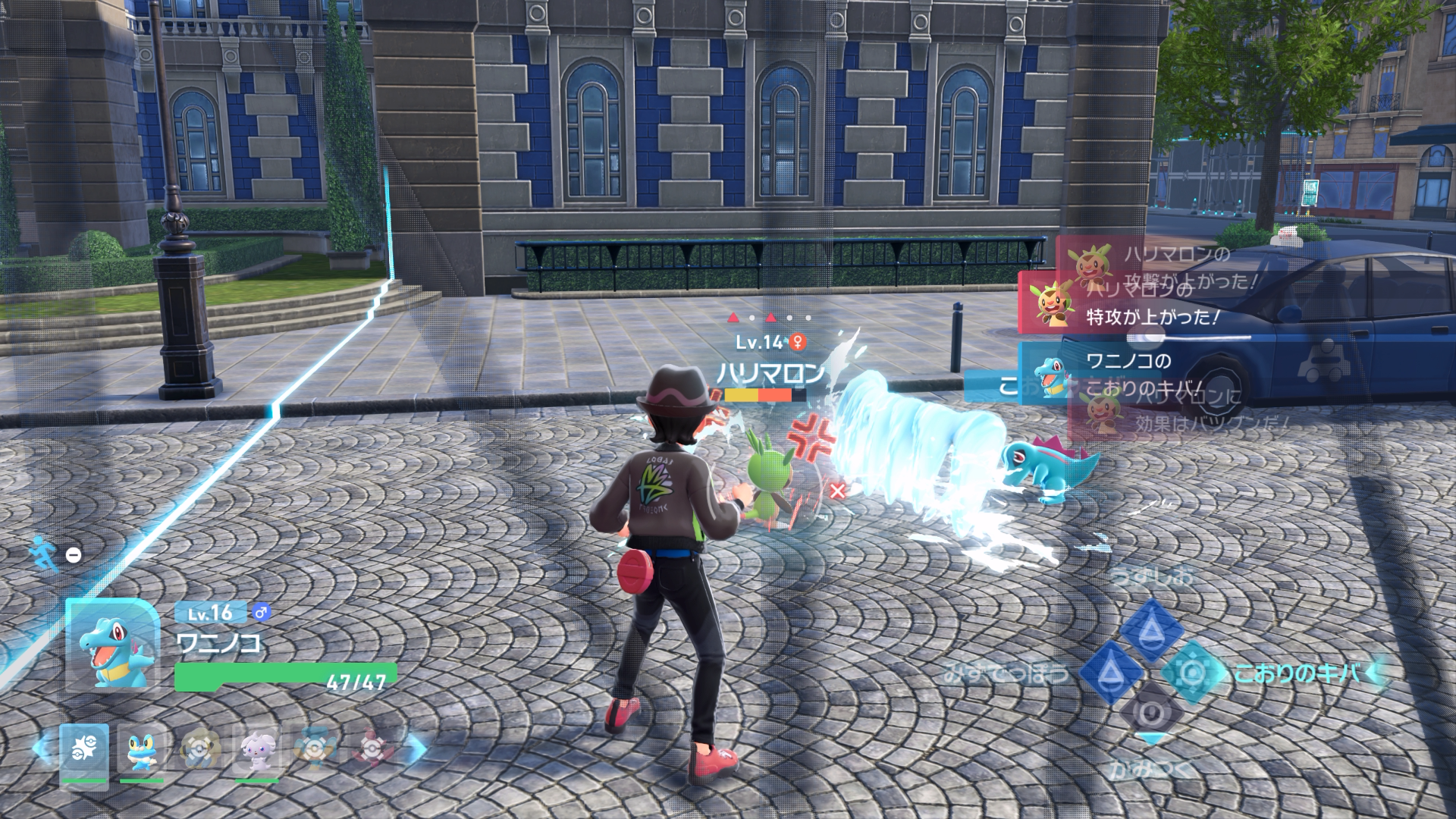
Task: Activate the highlighted こおりのキバ ice move
Action: pyautogui.click(x=1193, y=672)
